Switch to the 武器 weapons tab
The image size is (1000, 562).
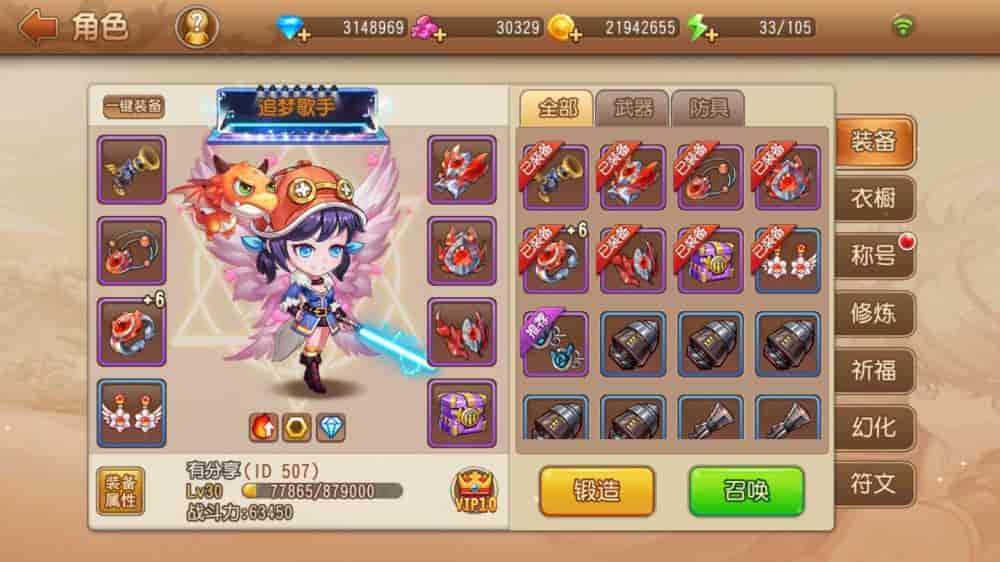(632, 109)
